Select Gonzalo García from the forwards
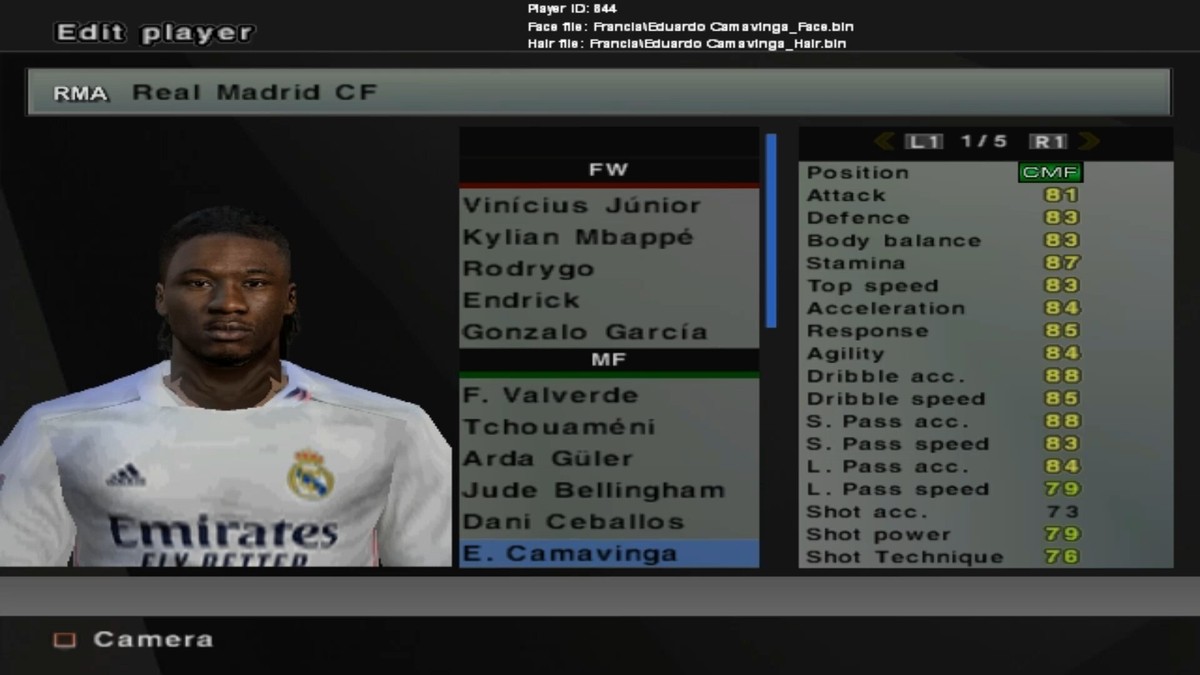1200x675 pixels. tap(584, 332)
